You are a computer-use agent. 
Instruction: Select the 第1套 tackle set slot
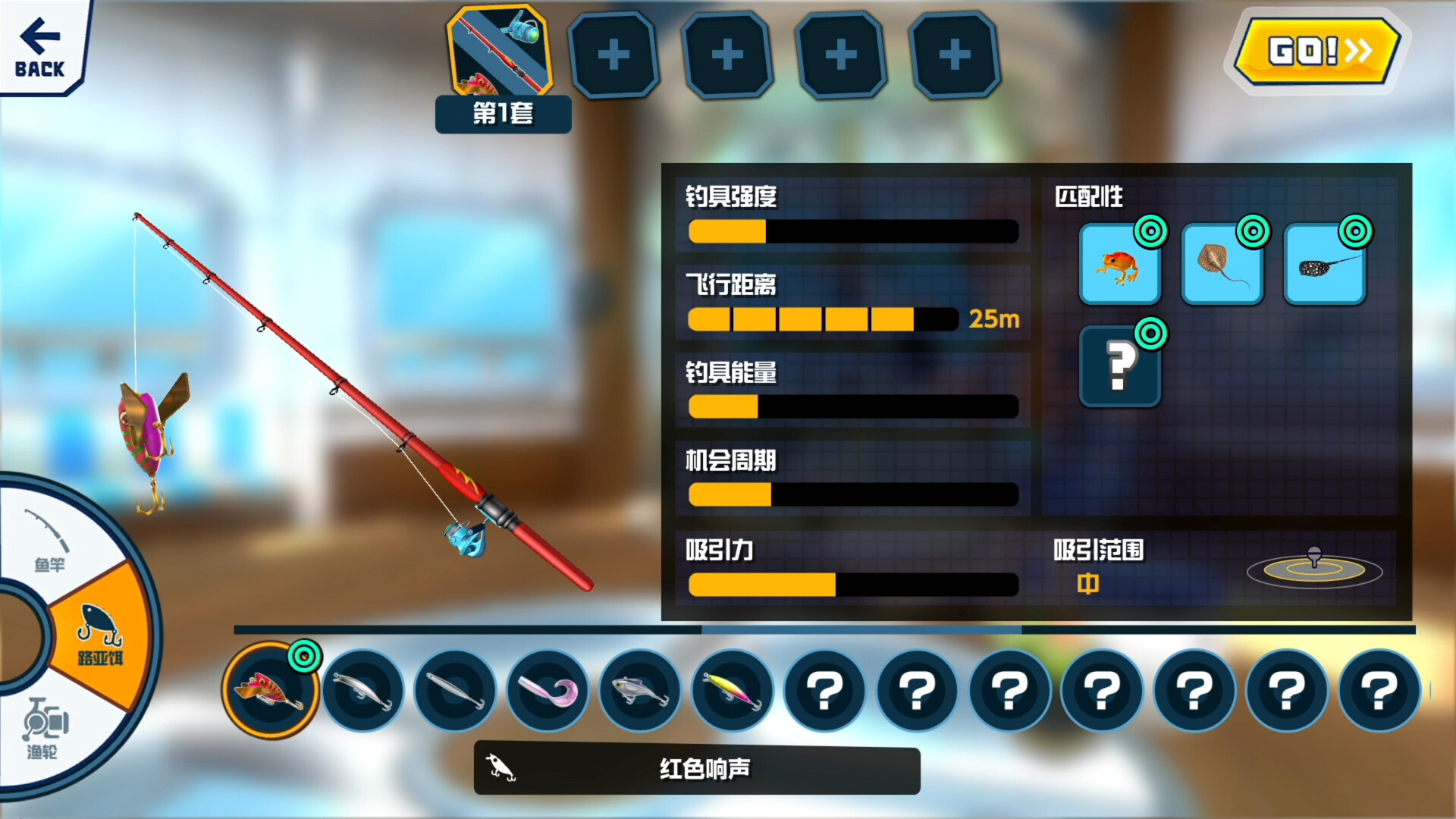[x=500, y=55]
